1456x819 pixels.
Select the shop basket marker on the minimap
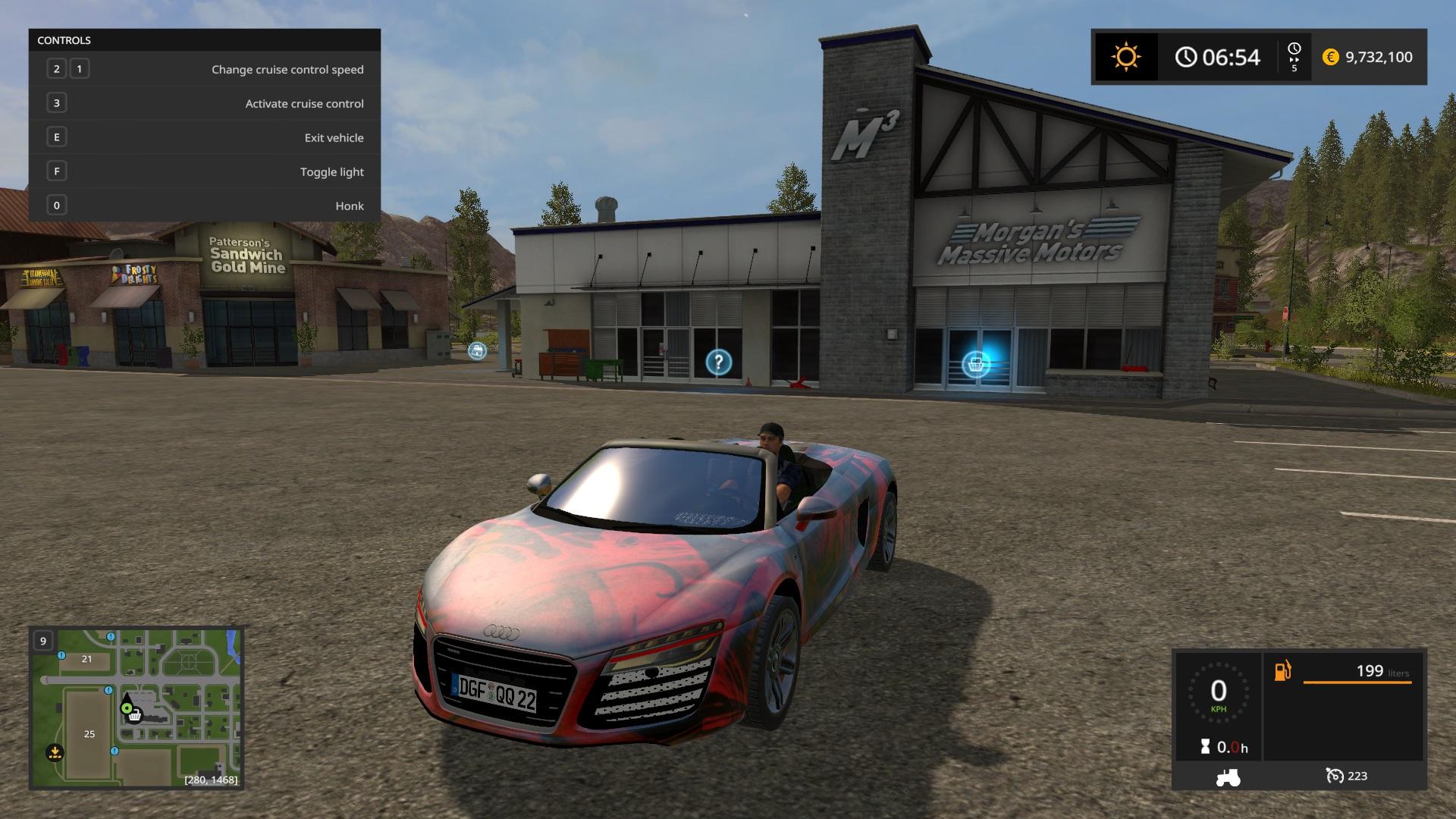pyautogui.click(x=135, y=716)
